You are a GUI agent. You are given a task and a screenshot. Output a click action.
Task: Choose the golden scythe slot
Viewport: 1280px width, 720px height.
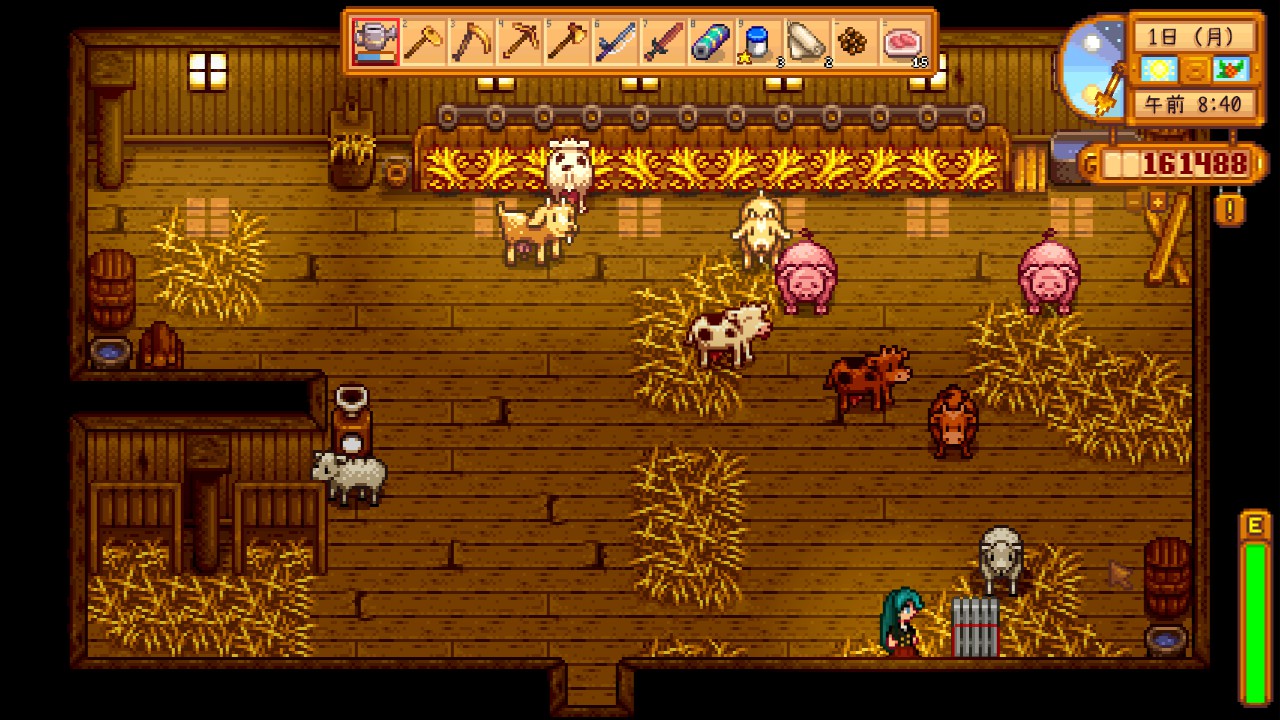point(472,42)
